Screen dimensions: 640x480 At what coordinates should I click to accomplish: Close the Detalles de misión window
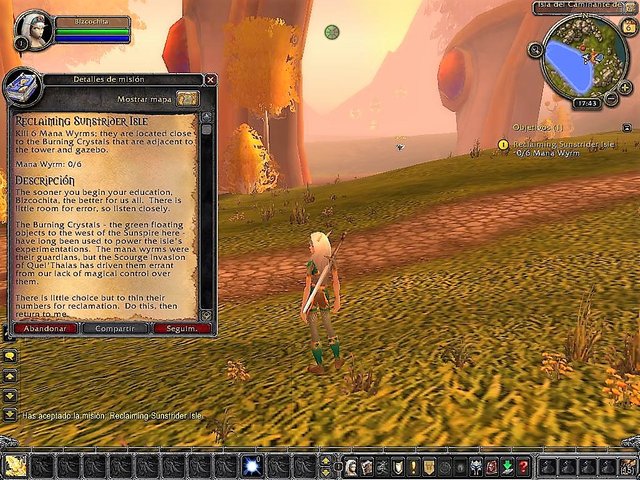coord(208,80)
